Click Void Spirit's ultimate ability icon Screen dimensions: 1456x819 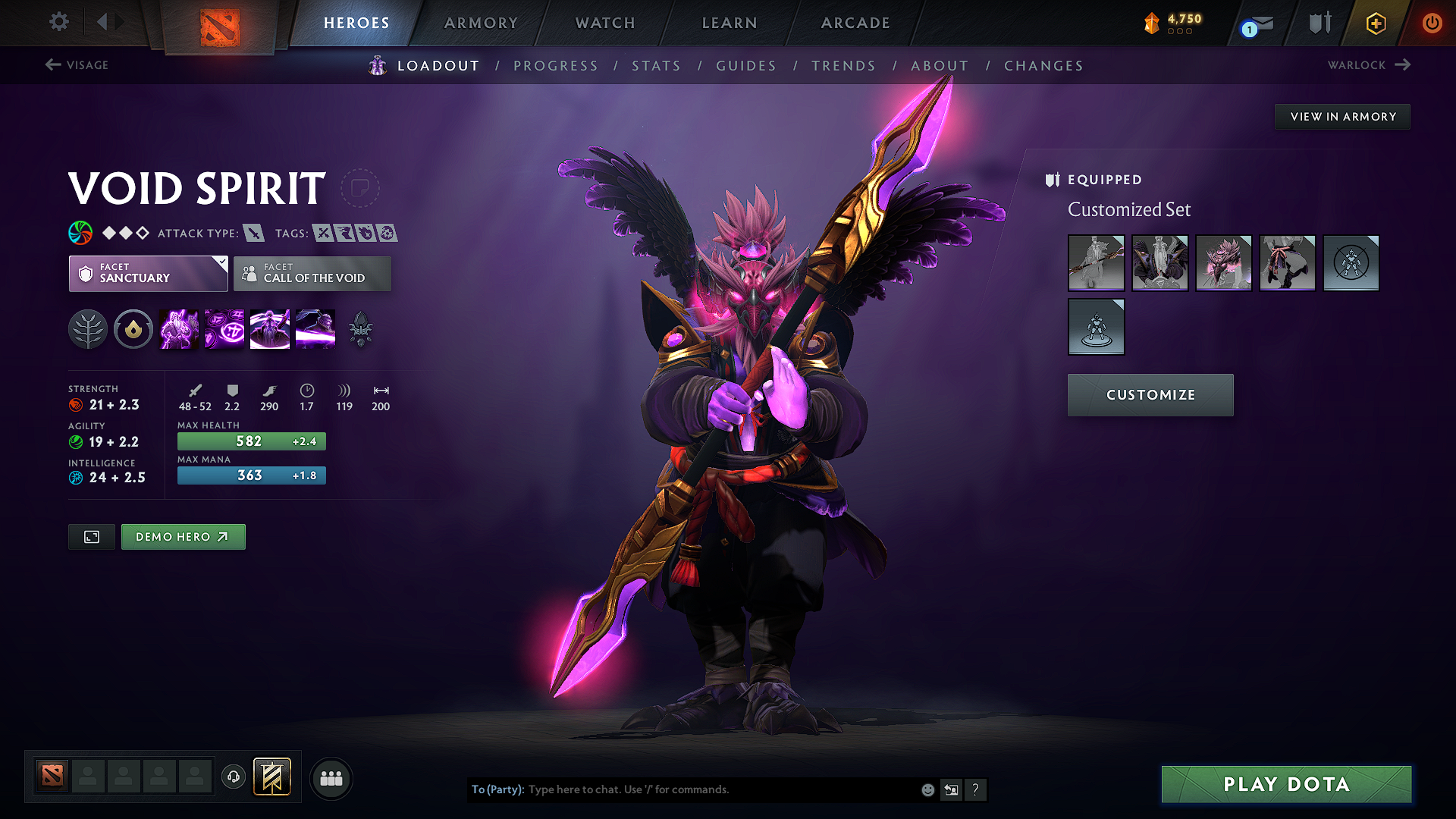[x=315, y=328]
